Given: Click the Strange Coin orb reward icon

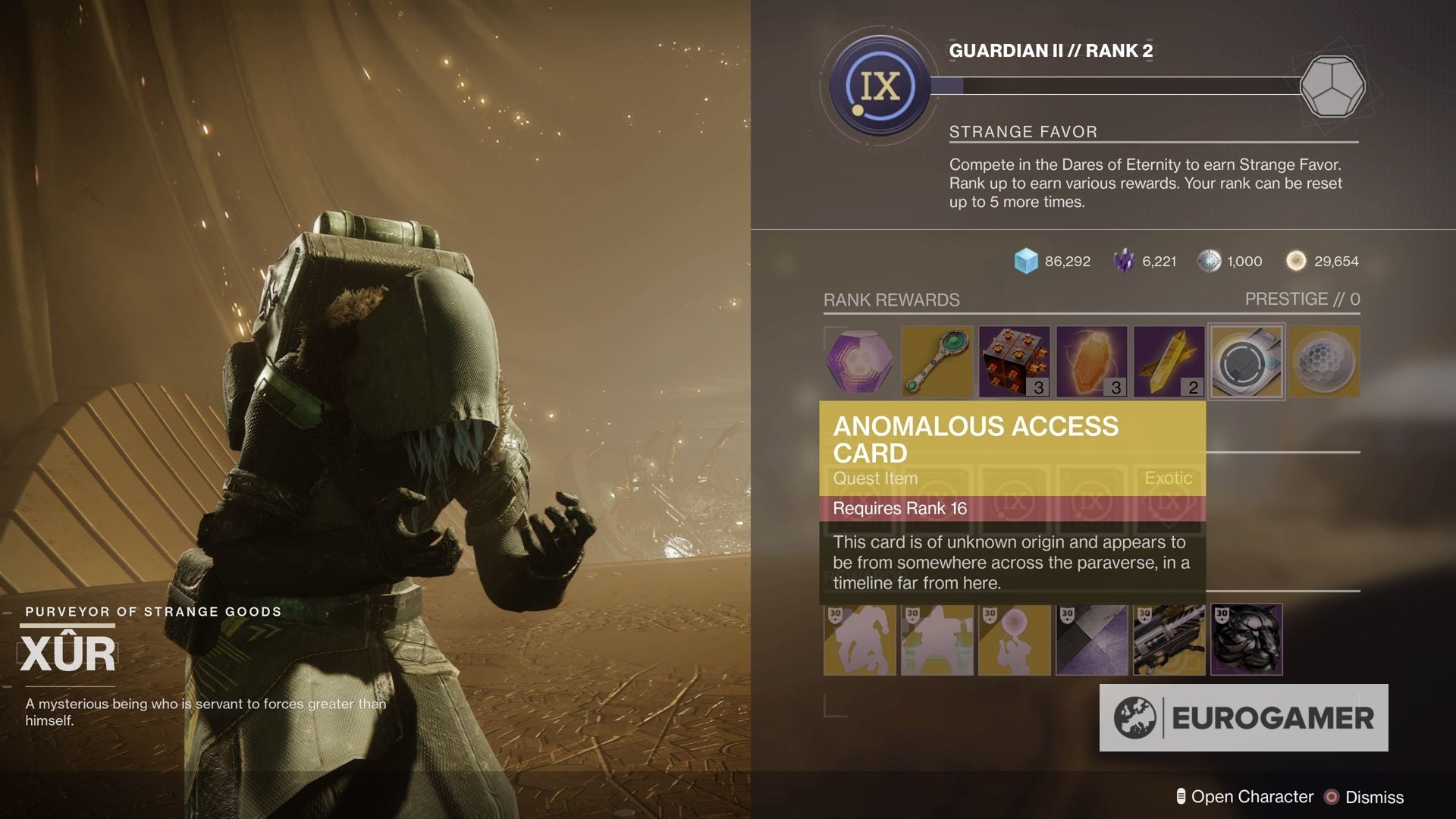Looking at the screenshot, I should [x=1324, y=362].
